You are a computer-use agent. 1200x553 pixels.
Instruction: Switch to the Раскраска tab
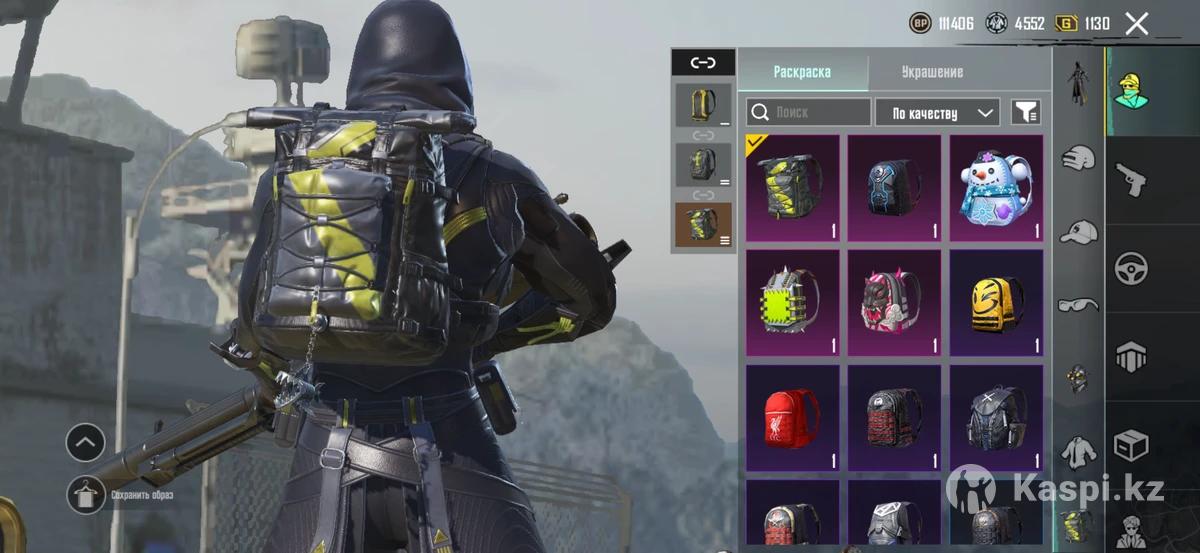click(x=802, y=72)
